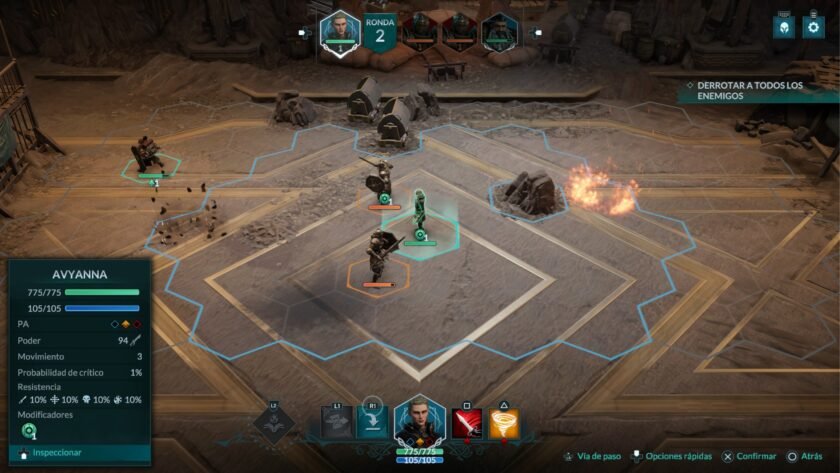Image resolution: width=840 pixels, height=473 pixels.
Task: Activate the red sword slash ability
Action: pyautogui.click(x=466, y=422)
